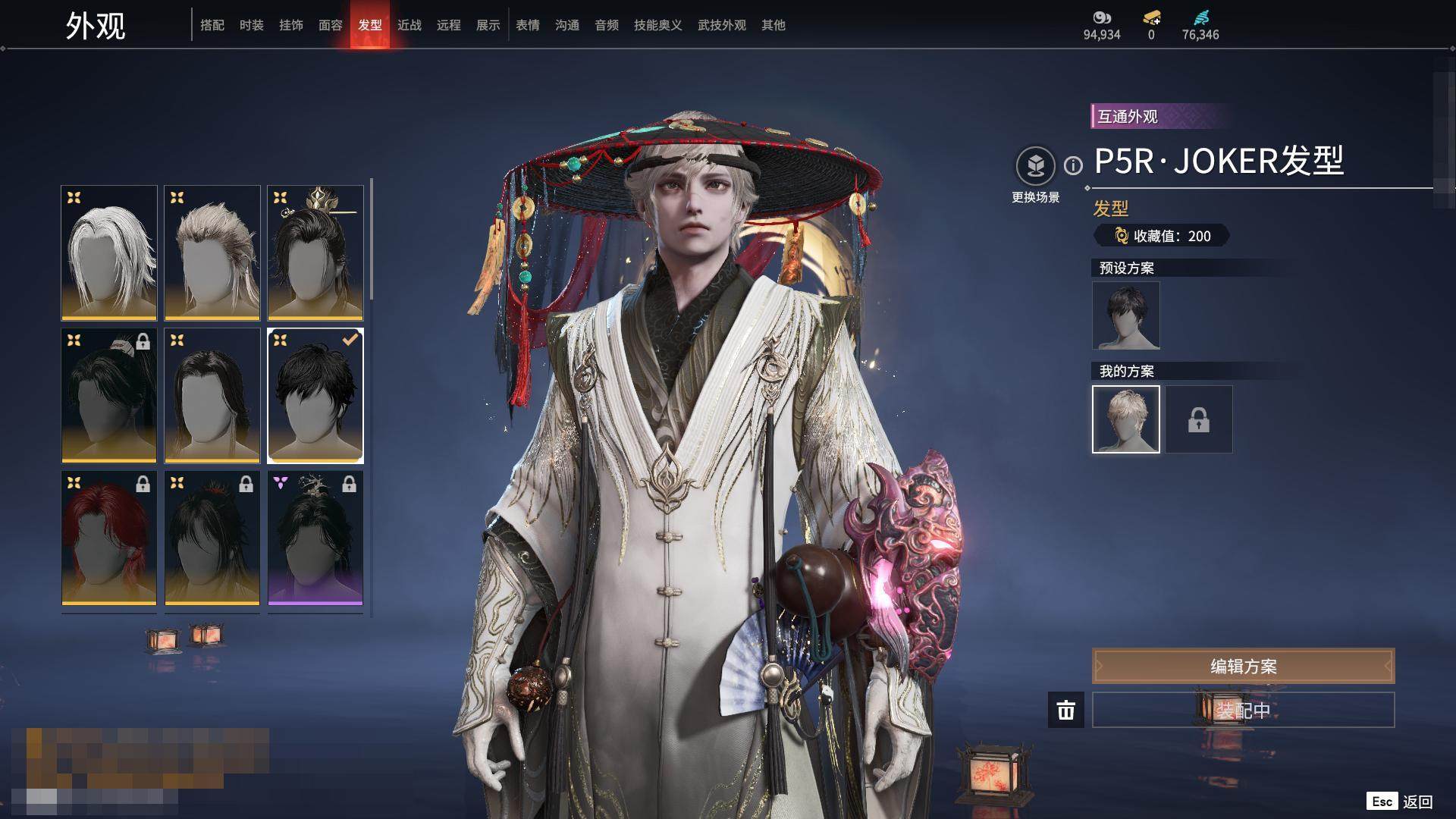Show hairstyle info via the info icon
1456x819 pixels.
1073,165
